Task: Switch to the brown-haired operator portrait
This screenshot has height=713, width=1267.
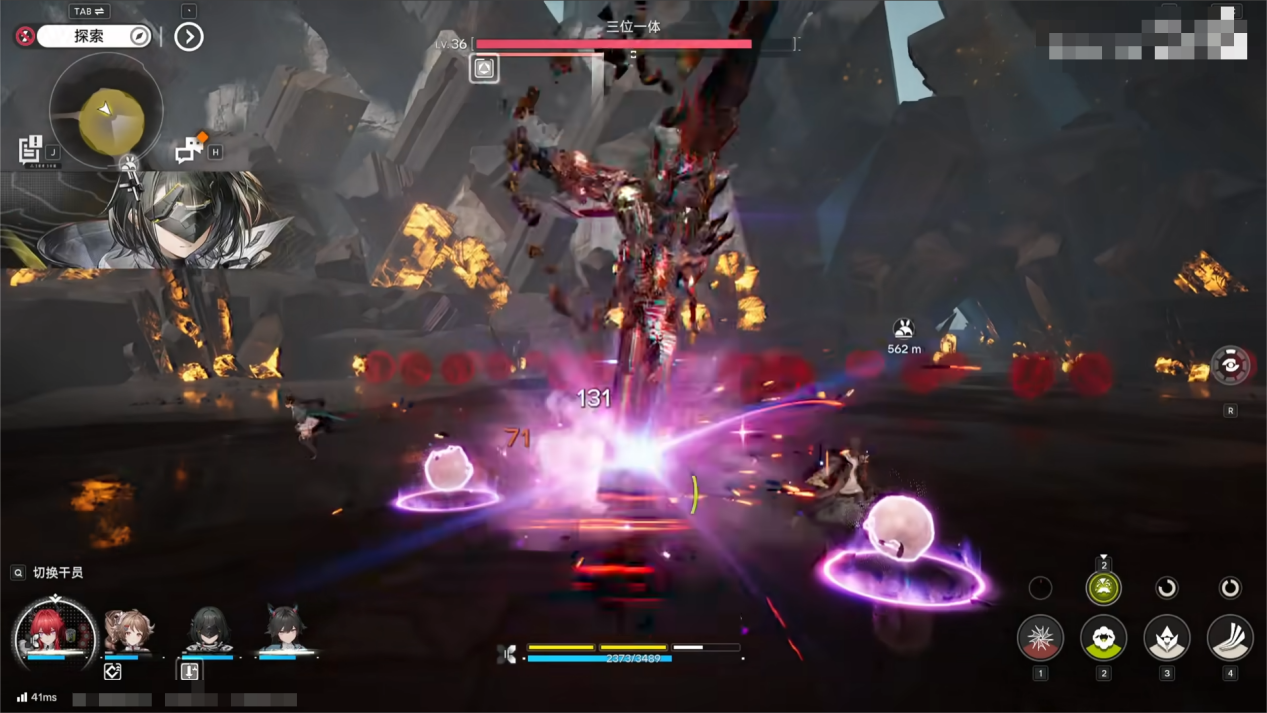Action: [x=128, y=632]
